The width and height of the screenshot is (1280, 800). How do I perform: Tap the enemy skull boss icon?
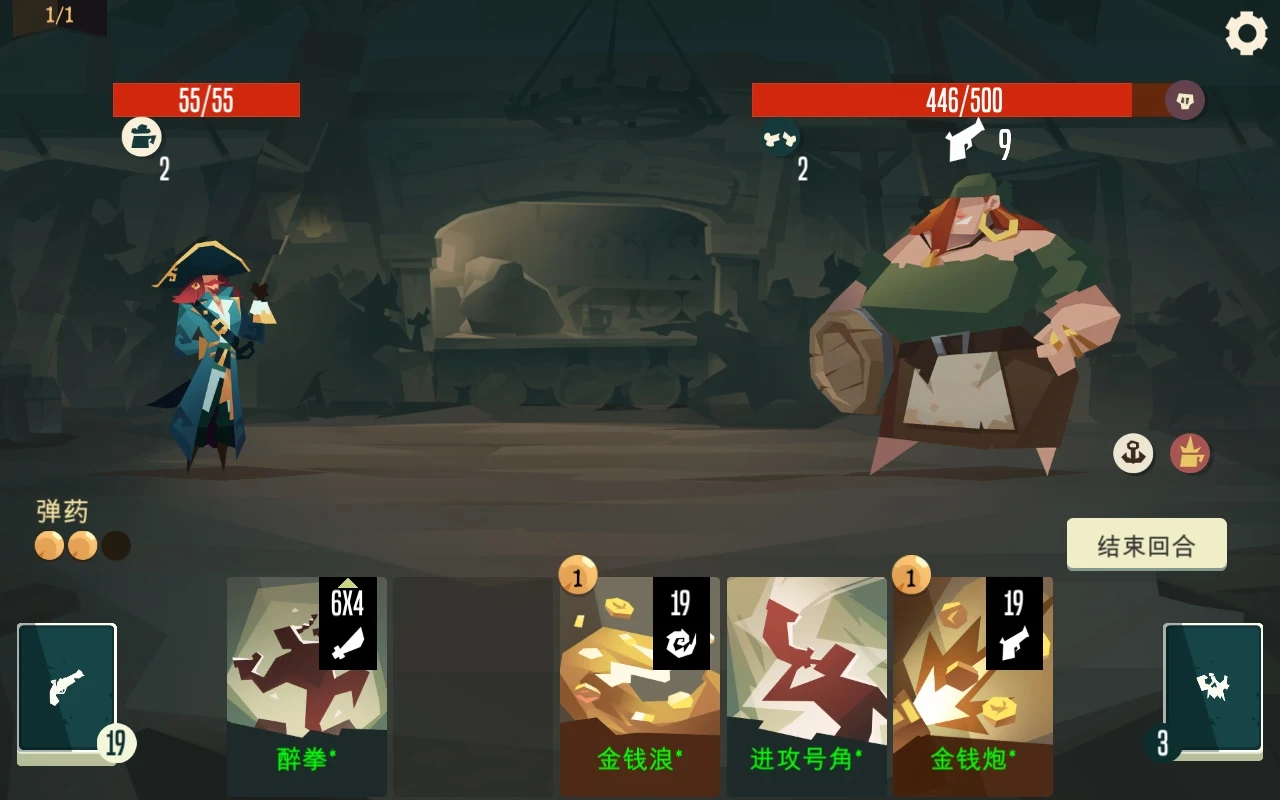(1185, 100)
